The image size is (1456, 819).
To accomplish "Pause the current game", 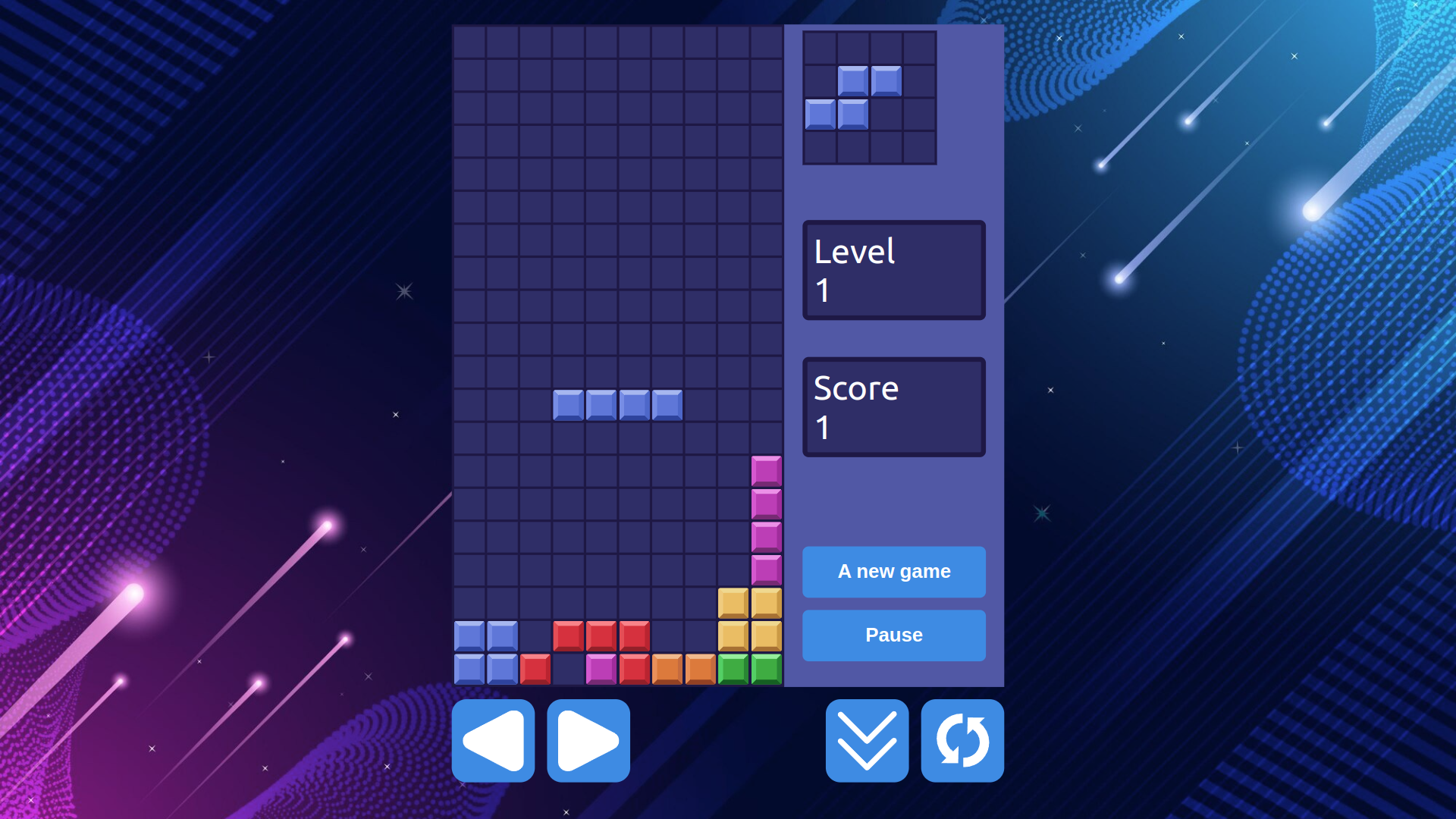I will tap(893, 635).
